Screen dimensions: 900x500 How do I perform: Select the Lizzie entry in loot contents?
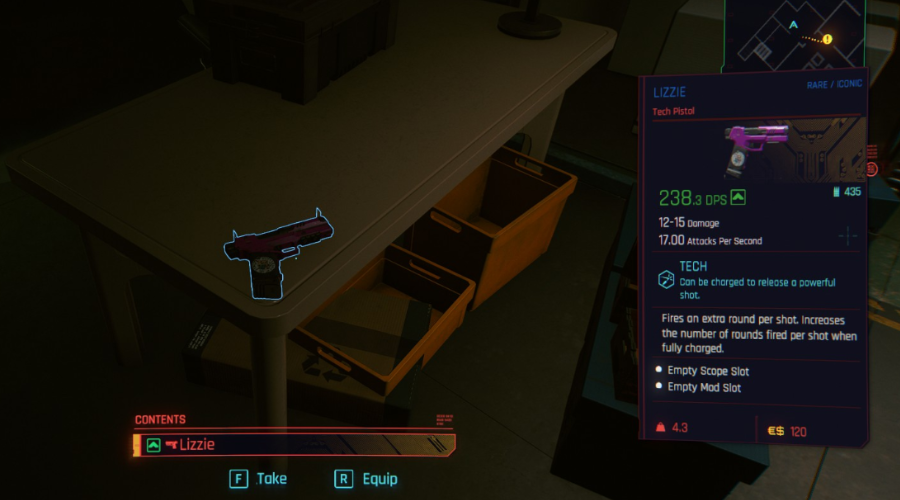[294, 444]
